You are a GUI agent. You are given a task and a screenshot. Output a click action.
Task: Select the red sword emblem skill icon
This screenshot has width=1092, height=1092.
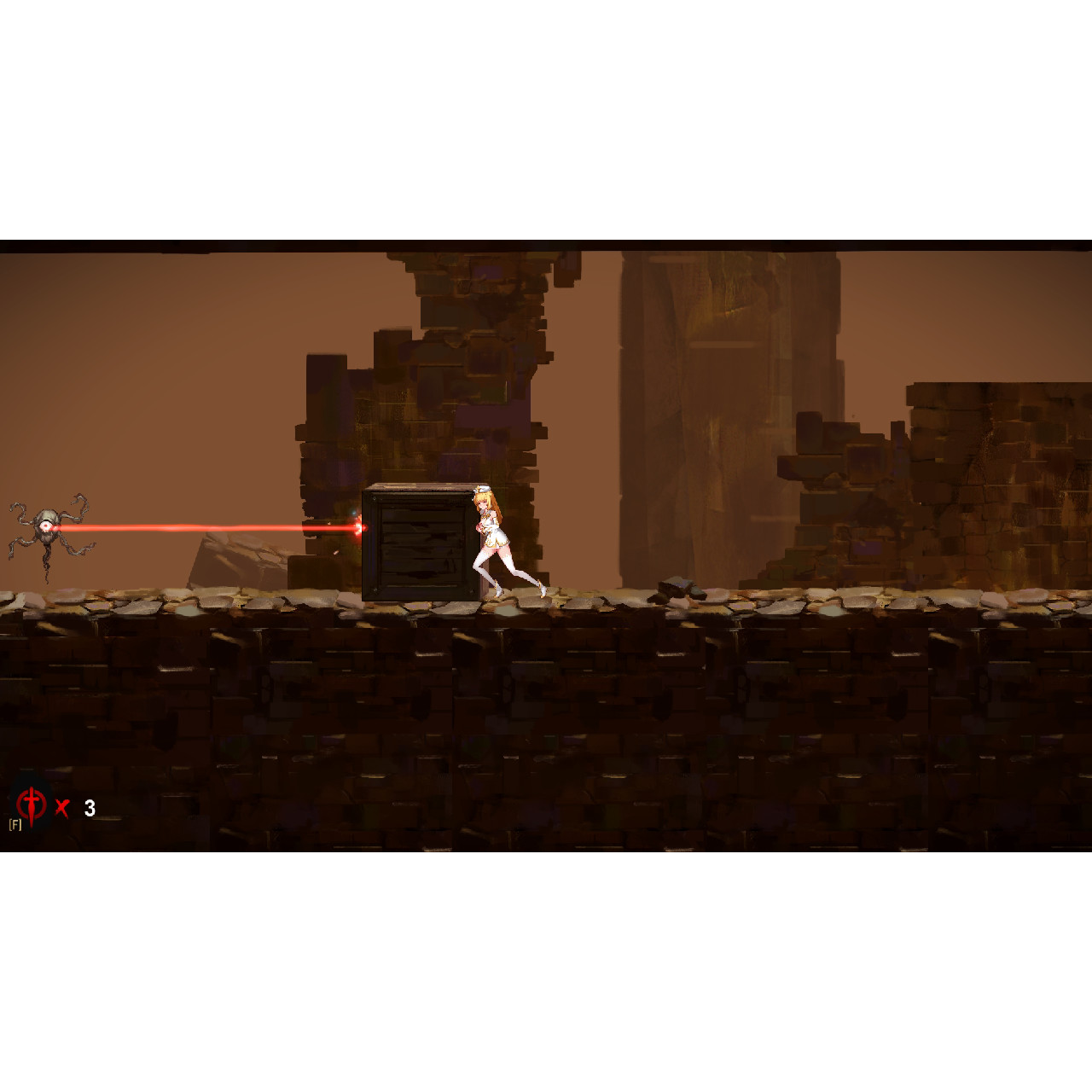pyautogui.click(x=32, y=802)
